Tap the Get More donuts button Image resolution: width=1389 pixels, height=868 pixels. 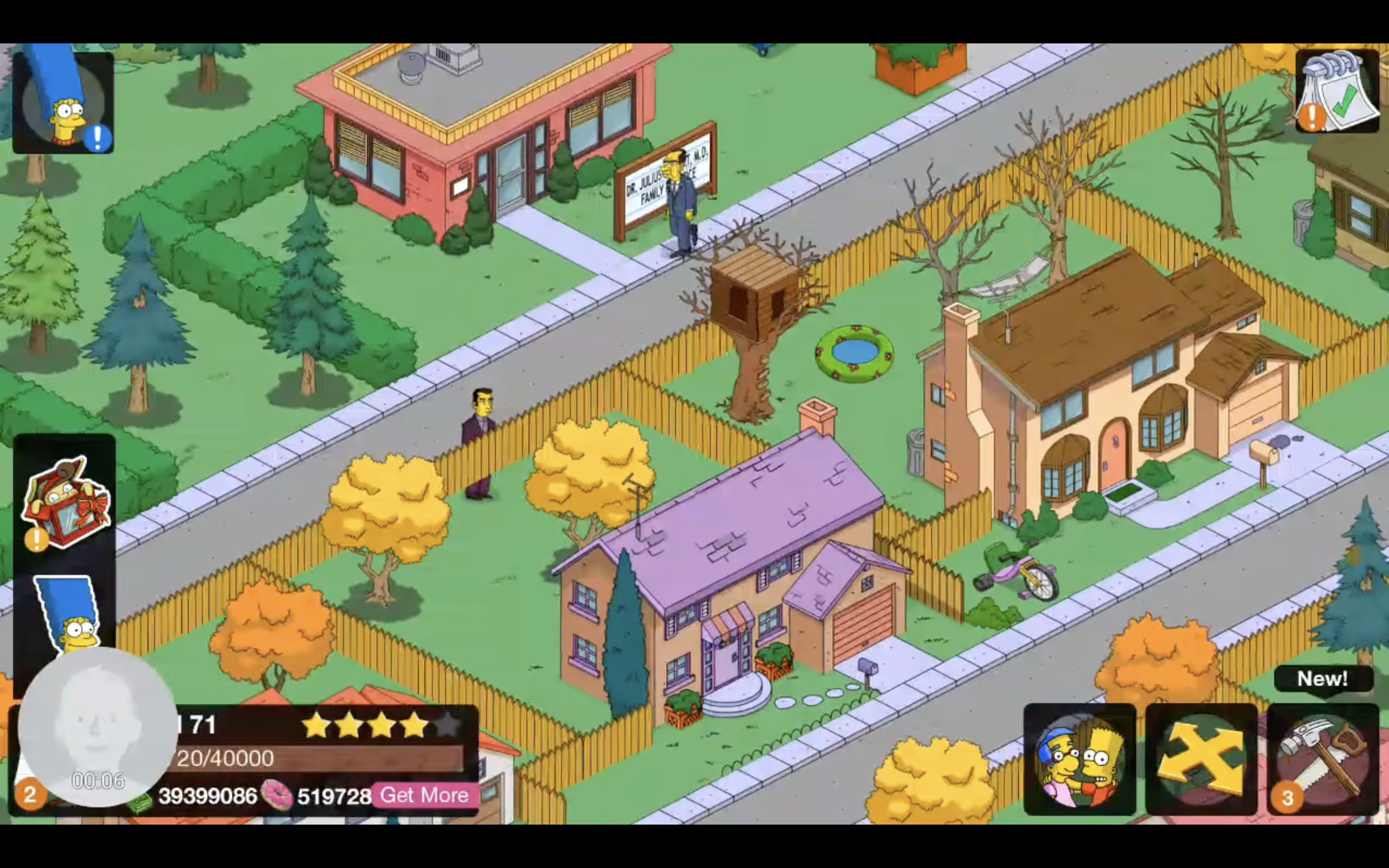coord(425,795)
